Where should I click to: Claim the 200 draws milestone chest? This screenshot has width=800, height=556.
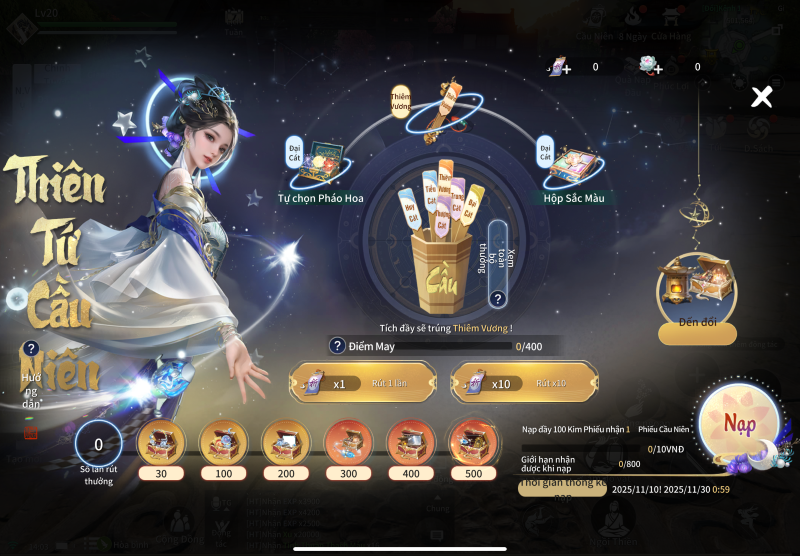[287, 441]
